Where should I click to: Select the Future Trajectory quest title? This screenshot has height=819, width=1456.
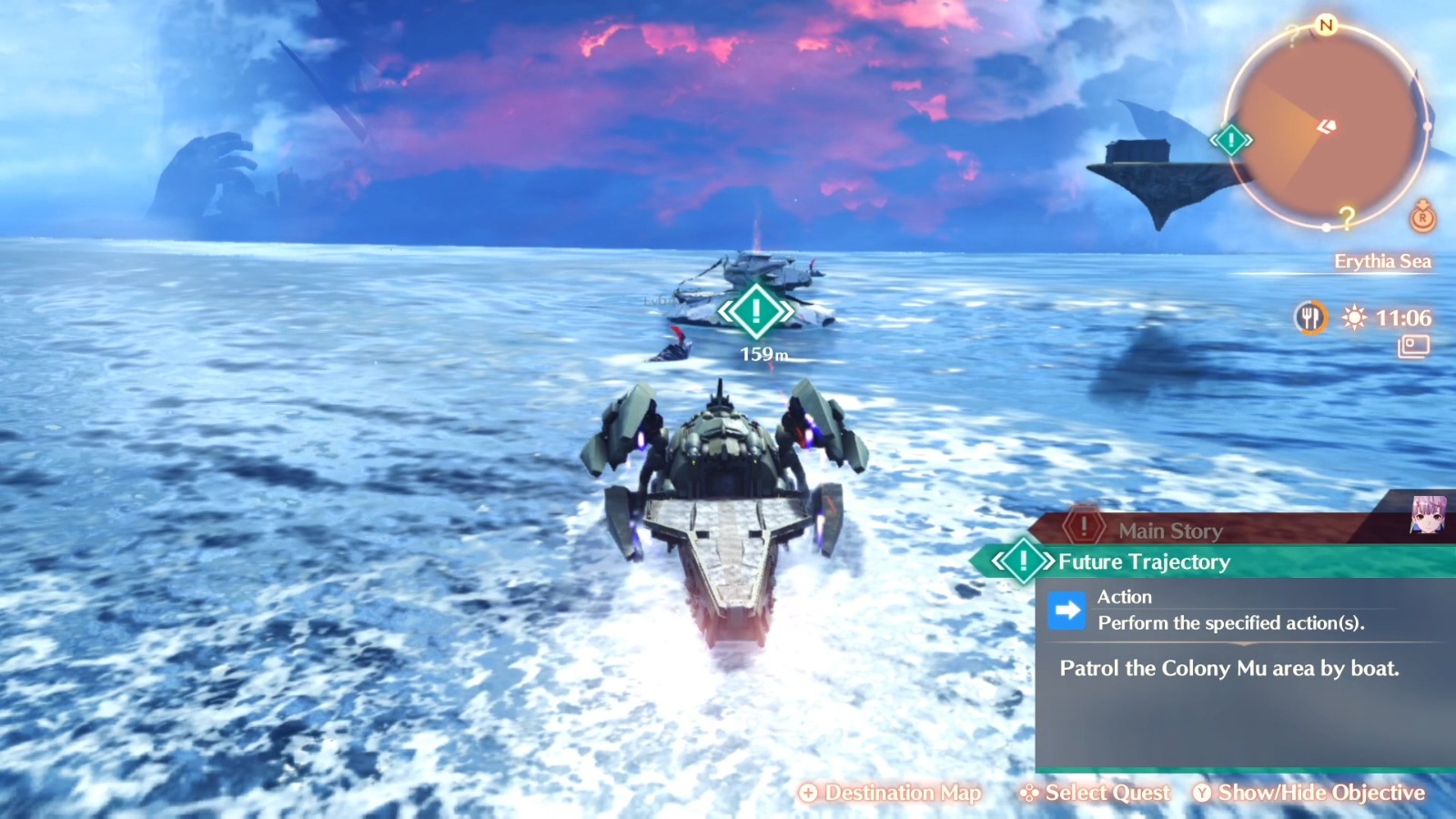1145,562
